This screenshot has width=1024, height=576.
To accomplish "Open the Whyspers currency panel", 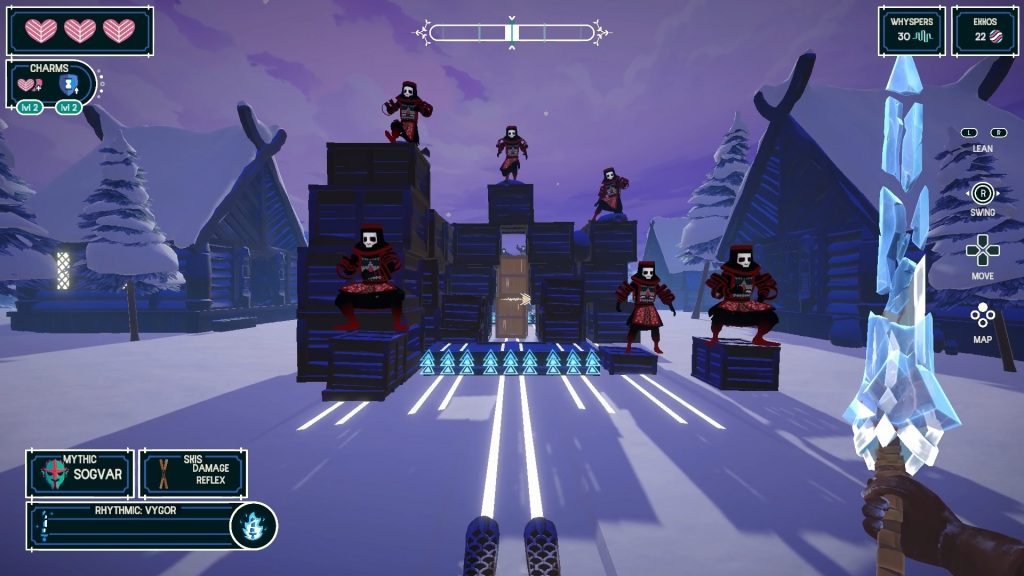I will [x=911, y=31].
